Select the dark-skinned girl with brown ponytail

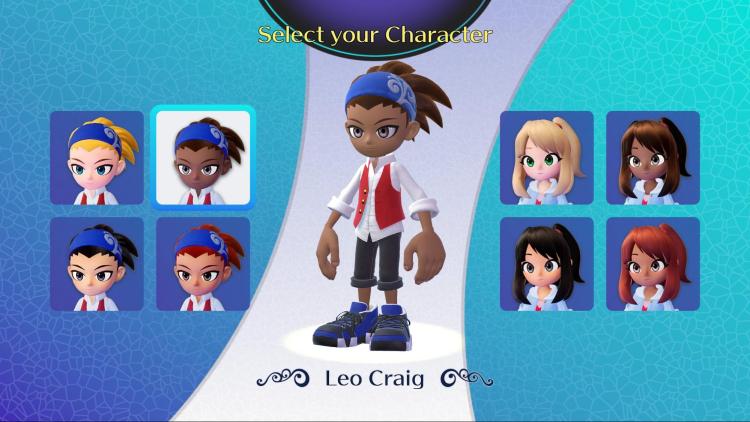[x=652, y=158]
